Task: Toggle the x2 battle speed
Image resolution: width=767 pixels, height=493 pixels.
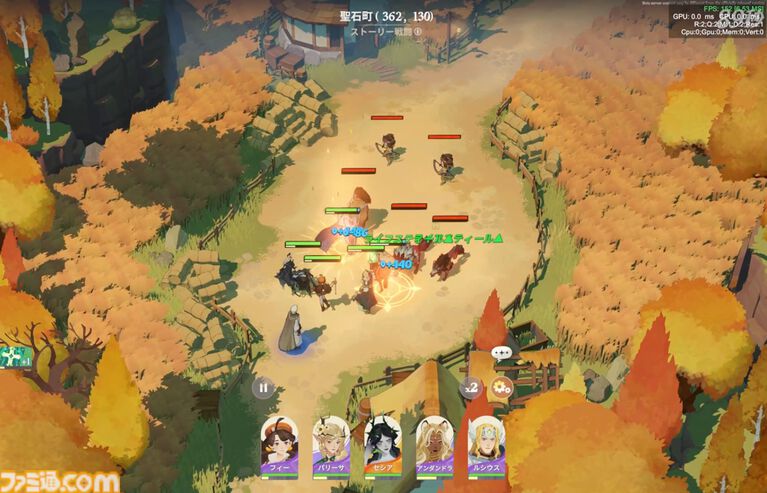Action: 470,387
